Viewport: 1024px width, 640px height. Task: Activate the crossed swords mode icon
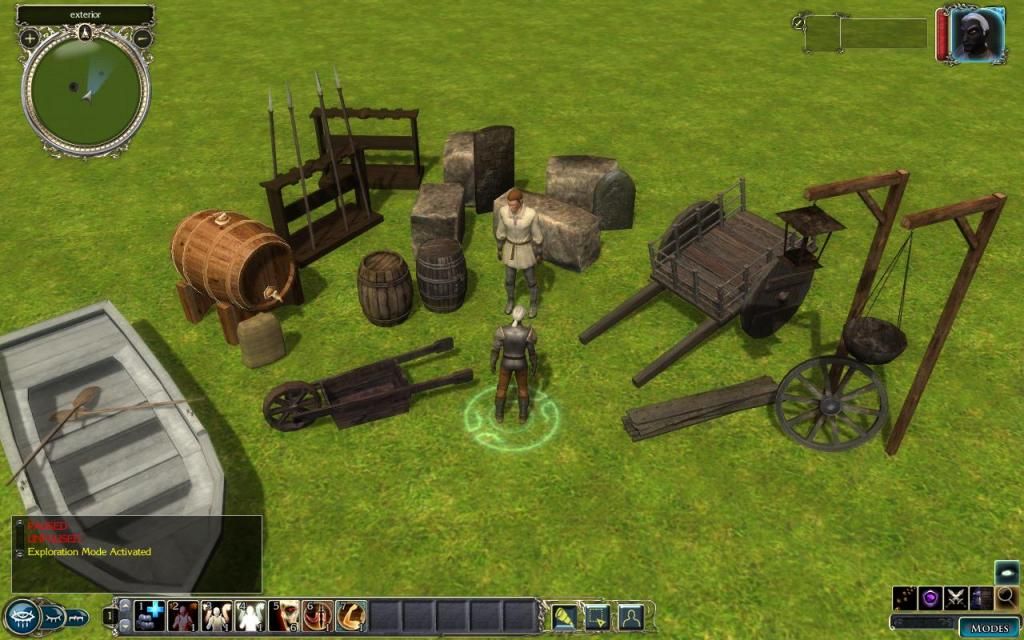[956, 598]
